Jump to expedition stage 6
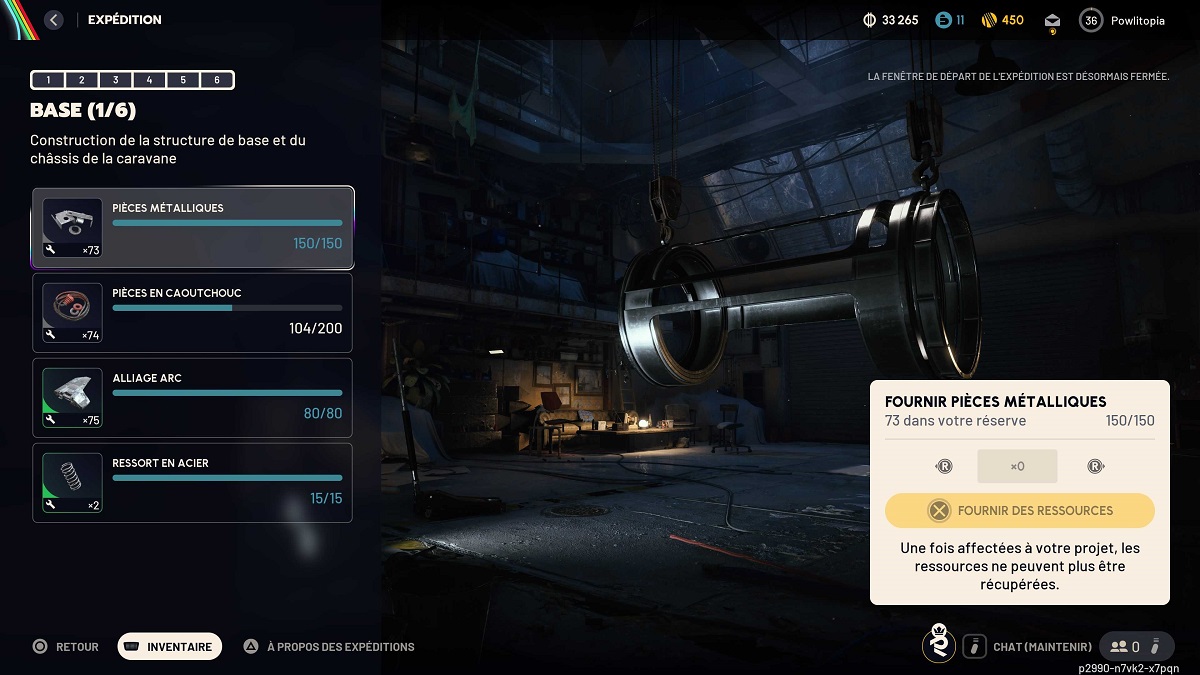Viewport: 1200px width, 675px height. [217, 80]
